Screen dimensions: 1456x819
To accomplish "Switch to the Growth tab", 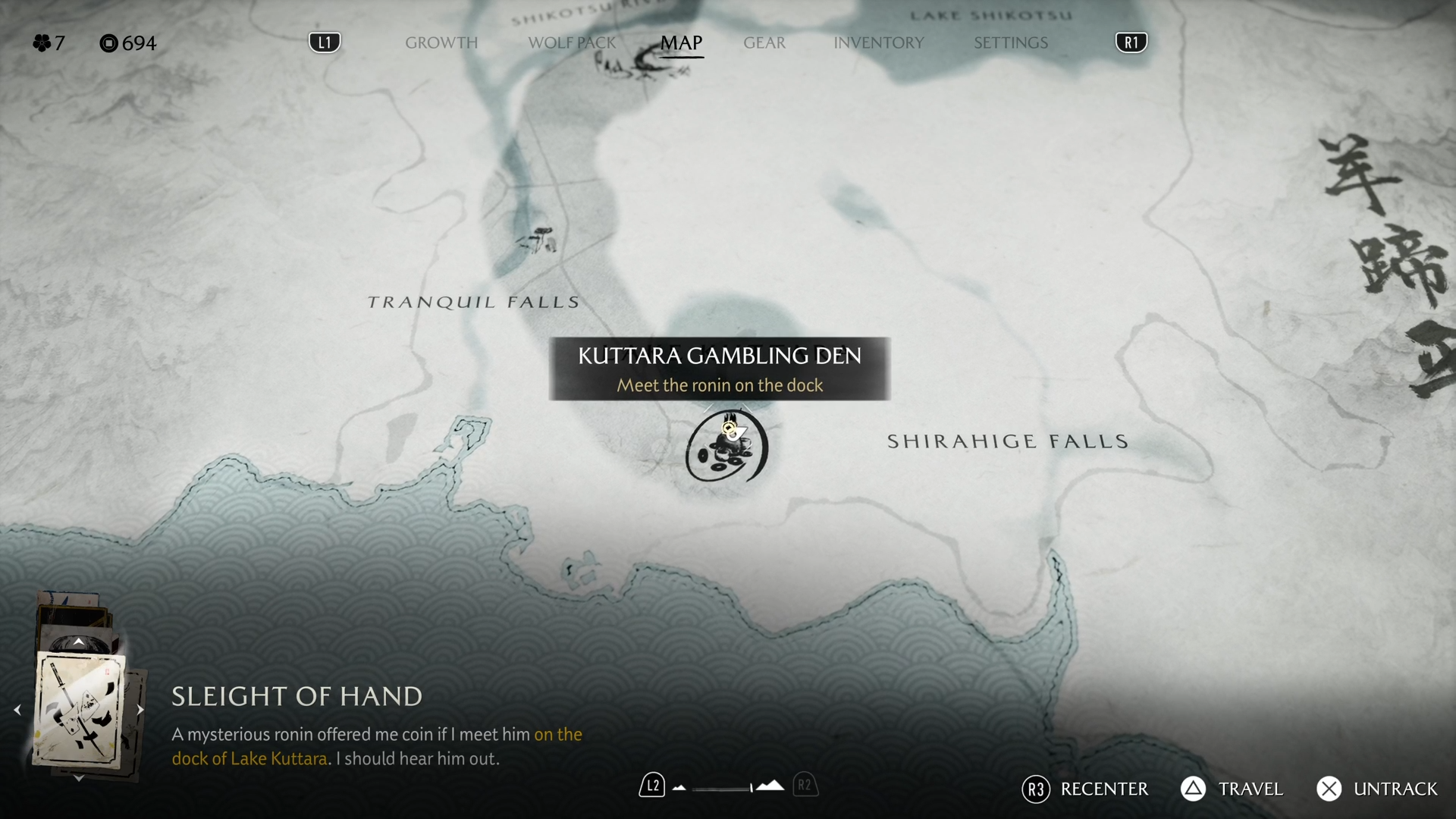I will point(441,42).
